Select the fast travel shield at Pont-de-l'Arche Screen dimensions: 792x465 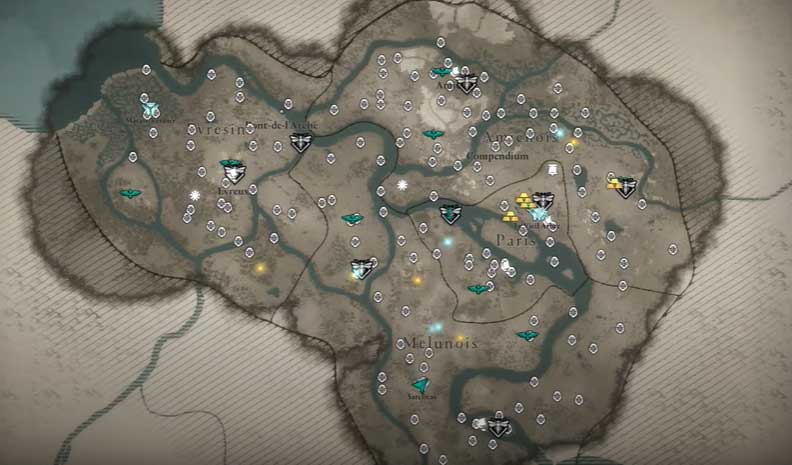(x=300, y=142)
